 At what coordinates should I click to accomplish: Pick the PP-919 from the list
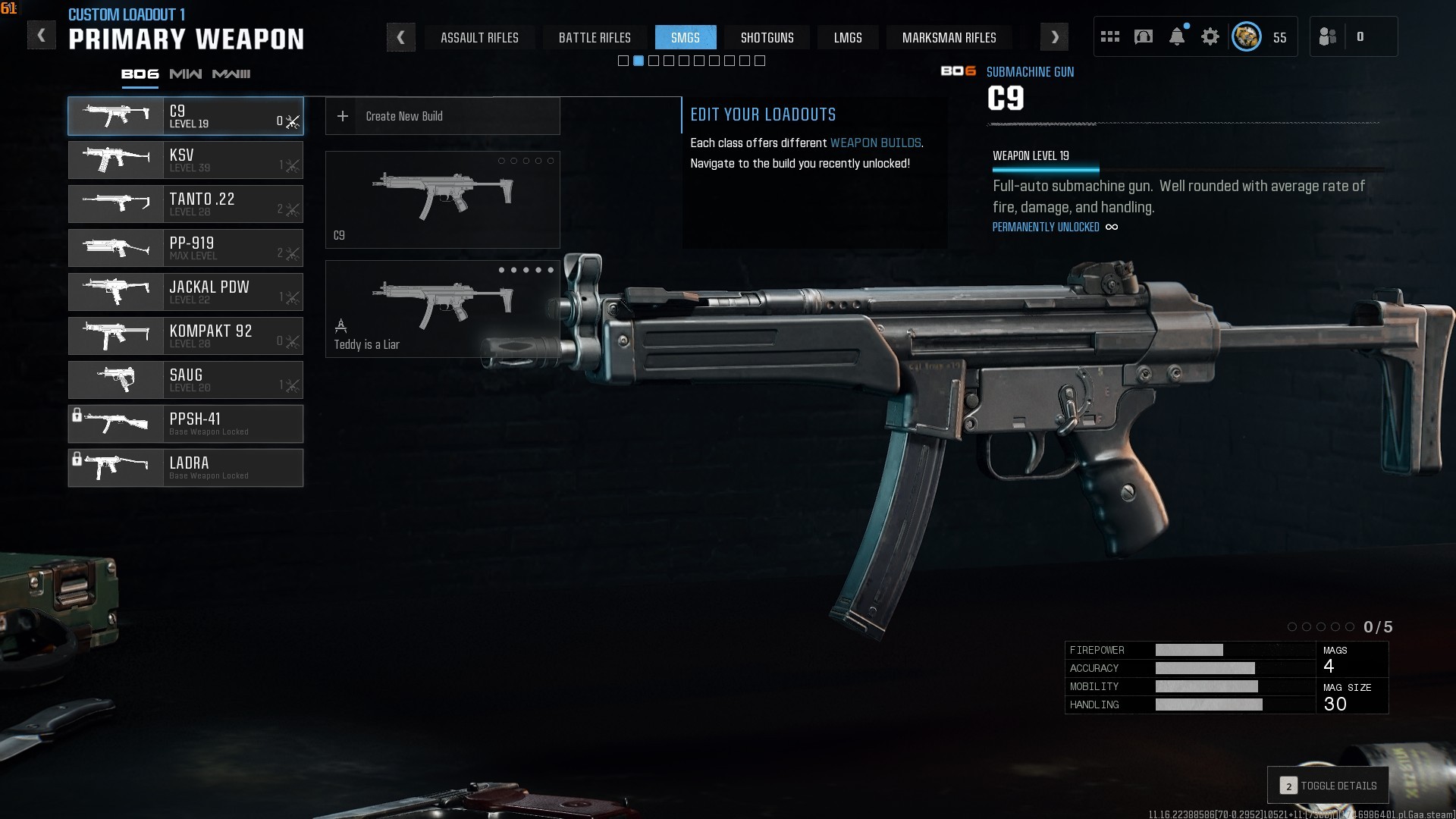[186, 248]
